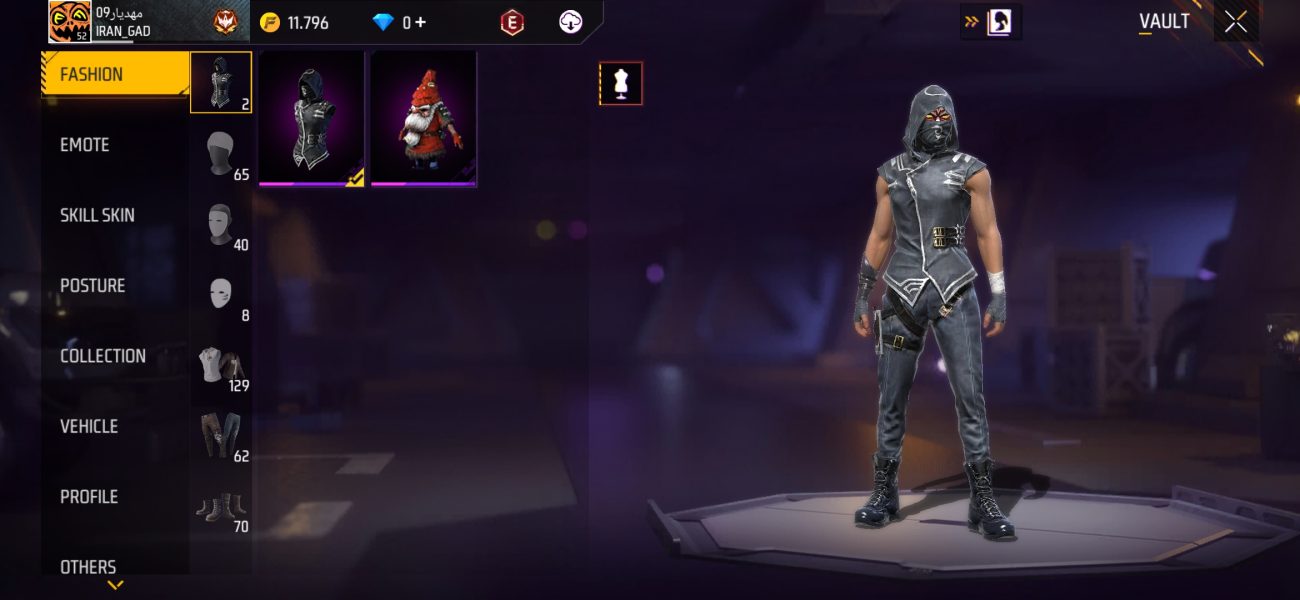Image resolution: width=1300 pixels, height=600 pixels.
Task: Switch to the VEHICLE category
Action: (x=89, y=426)
